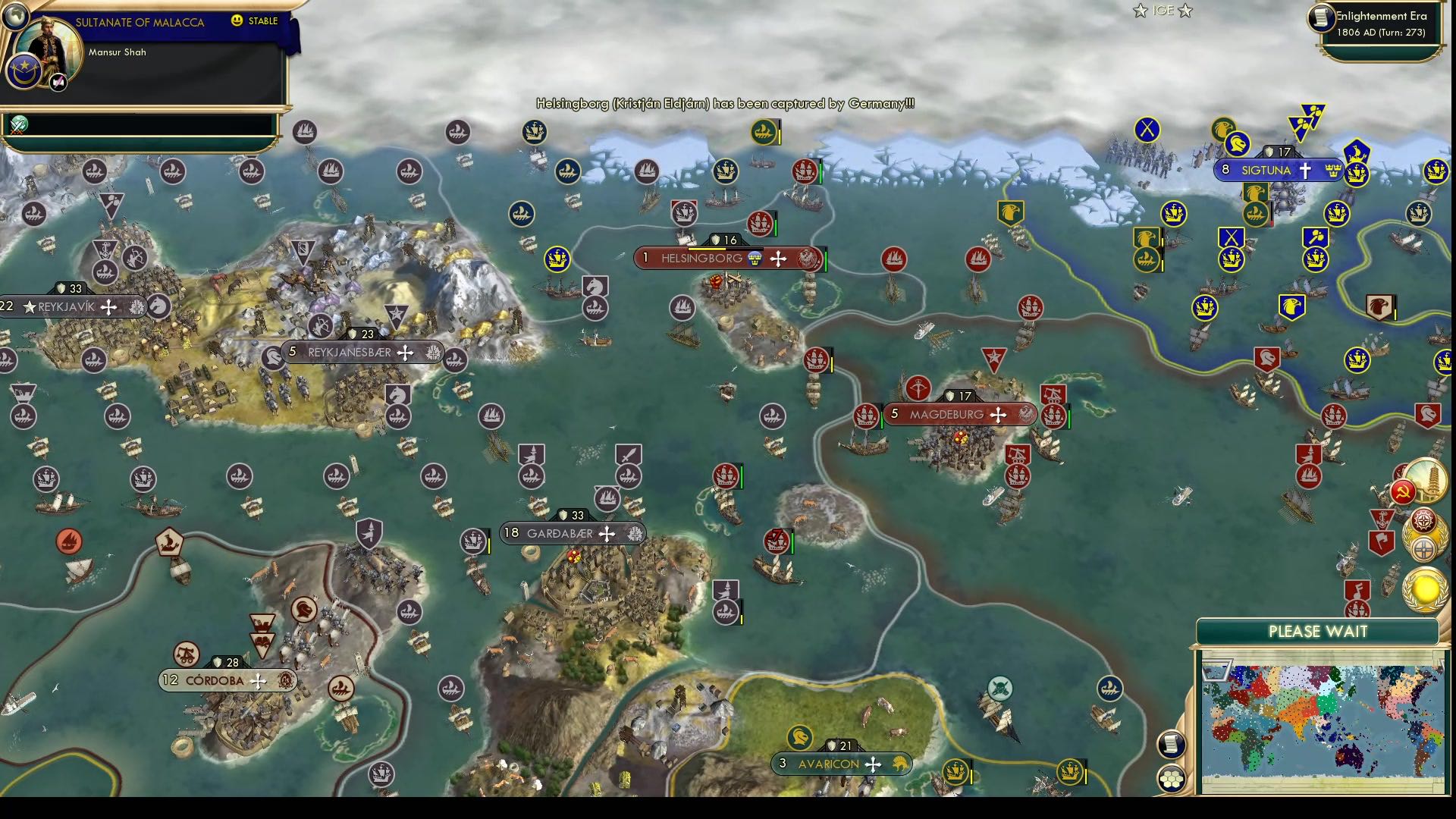
Task: Click the gear production notification badge
Action: click(1423, 520)
